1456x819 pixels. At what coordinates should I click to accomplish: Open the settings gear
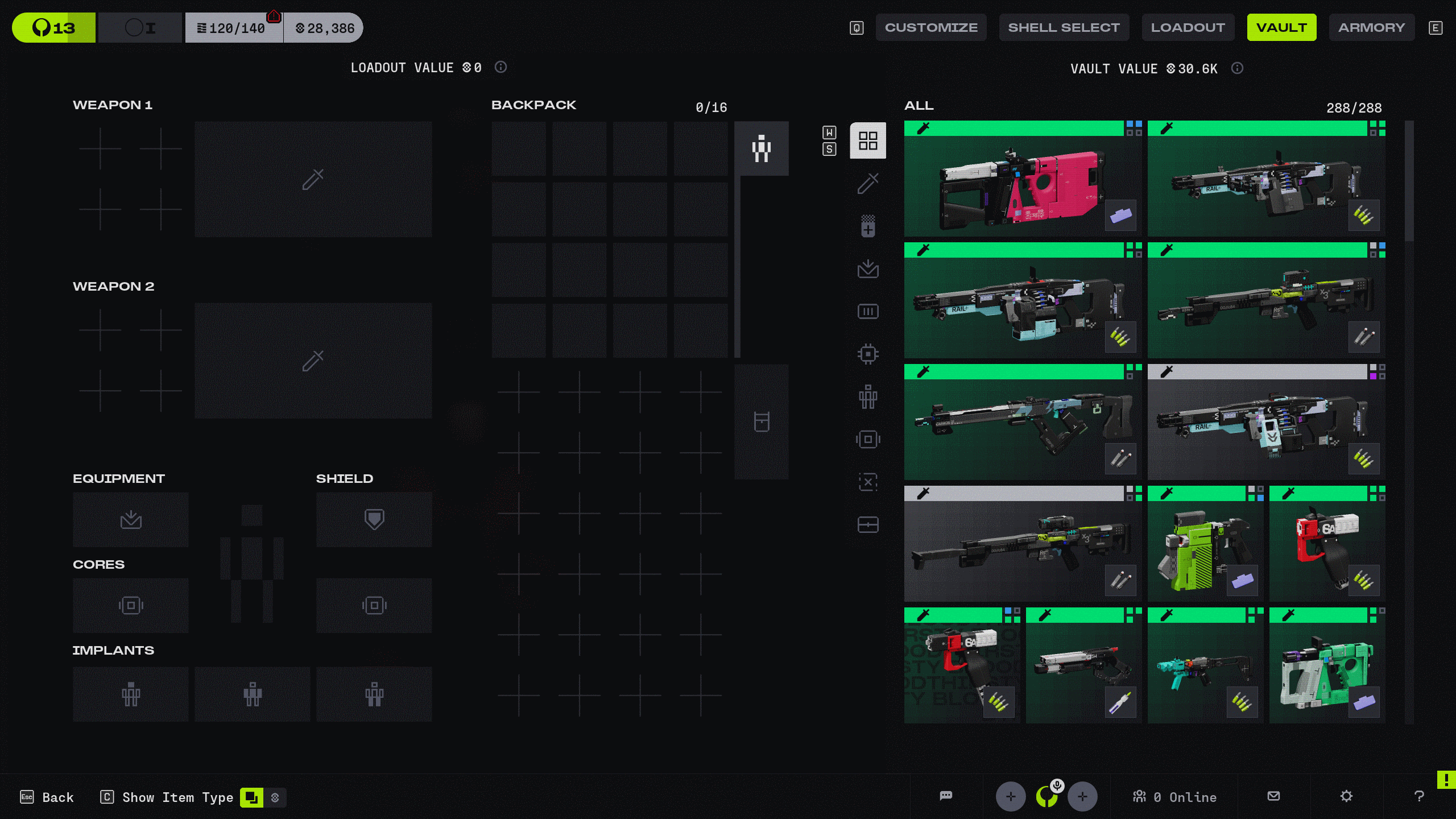1346,796
